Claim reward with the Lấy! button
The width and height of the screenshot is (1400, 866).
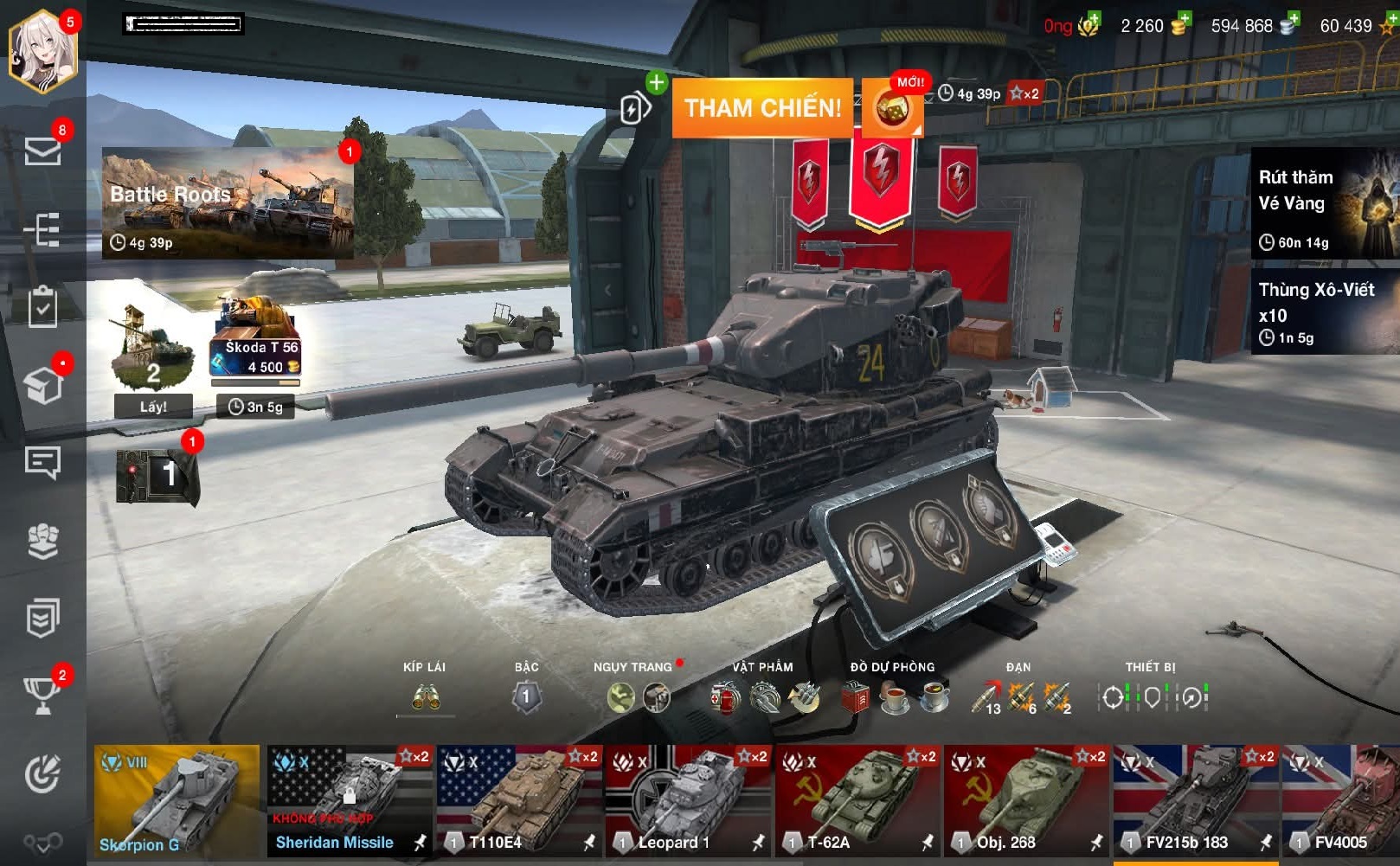[x=153, y=406]
